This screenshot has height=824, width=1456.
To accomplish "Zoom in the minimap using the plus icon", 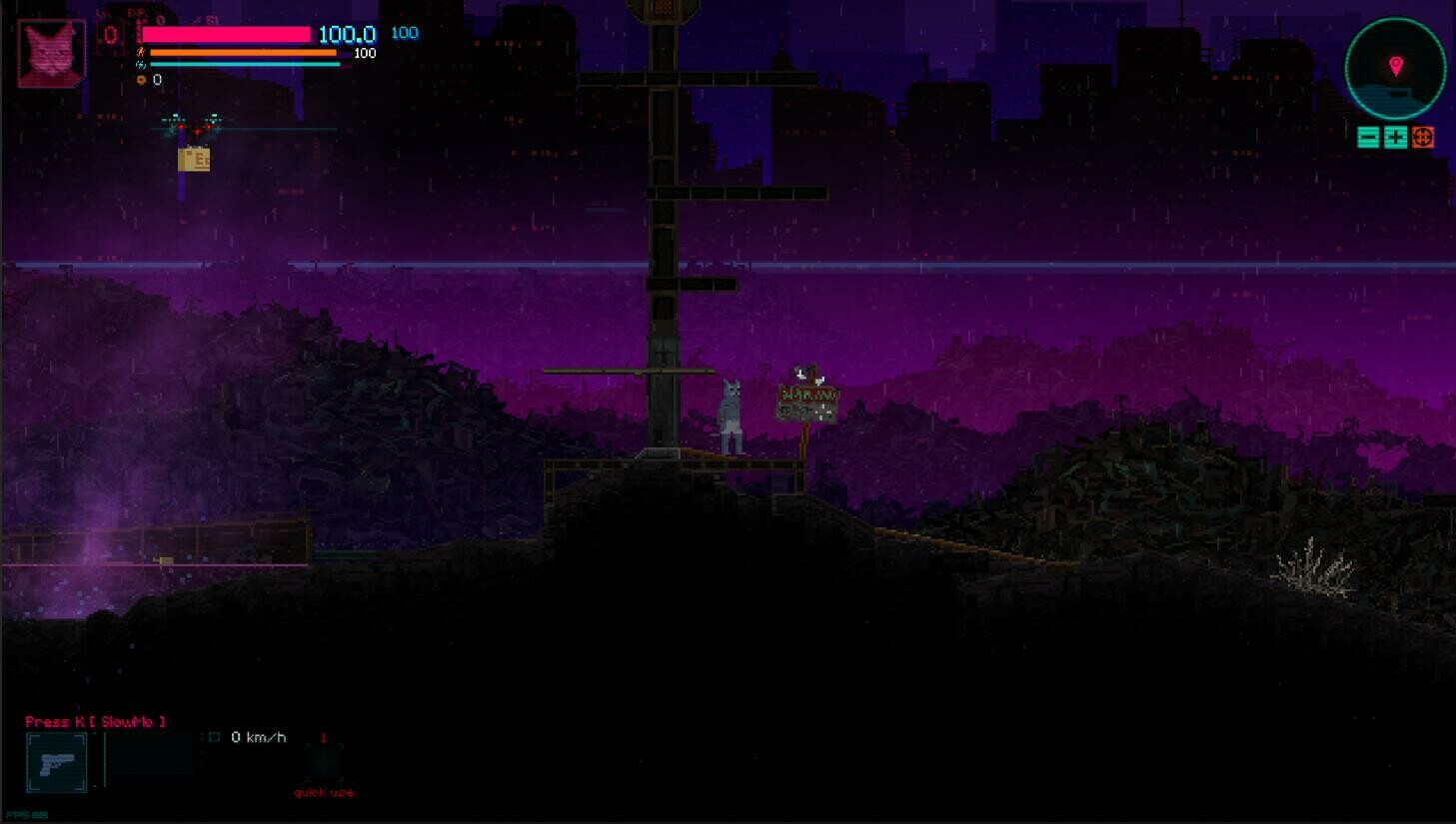I will (x=1394, y=137).
